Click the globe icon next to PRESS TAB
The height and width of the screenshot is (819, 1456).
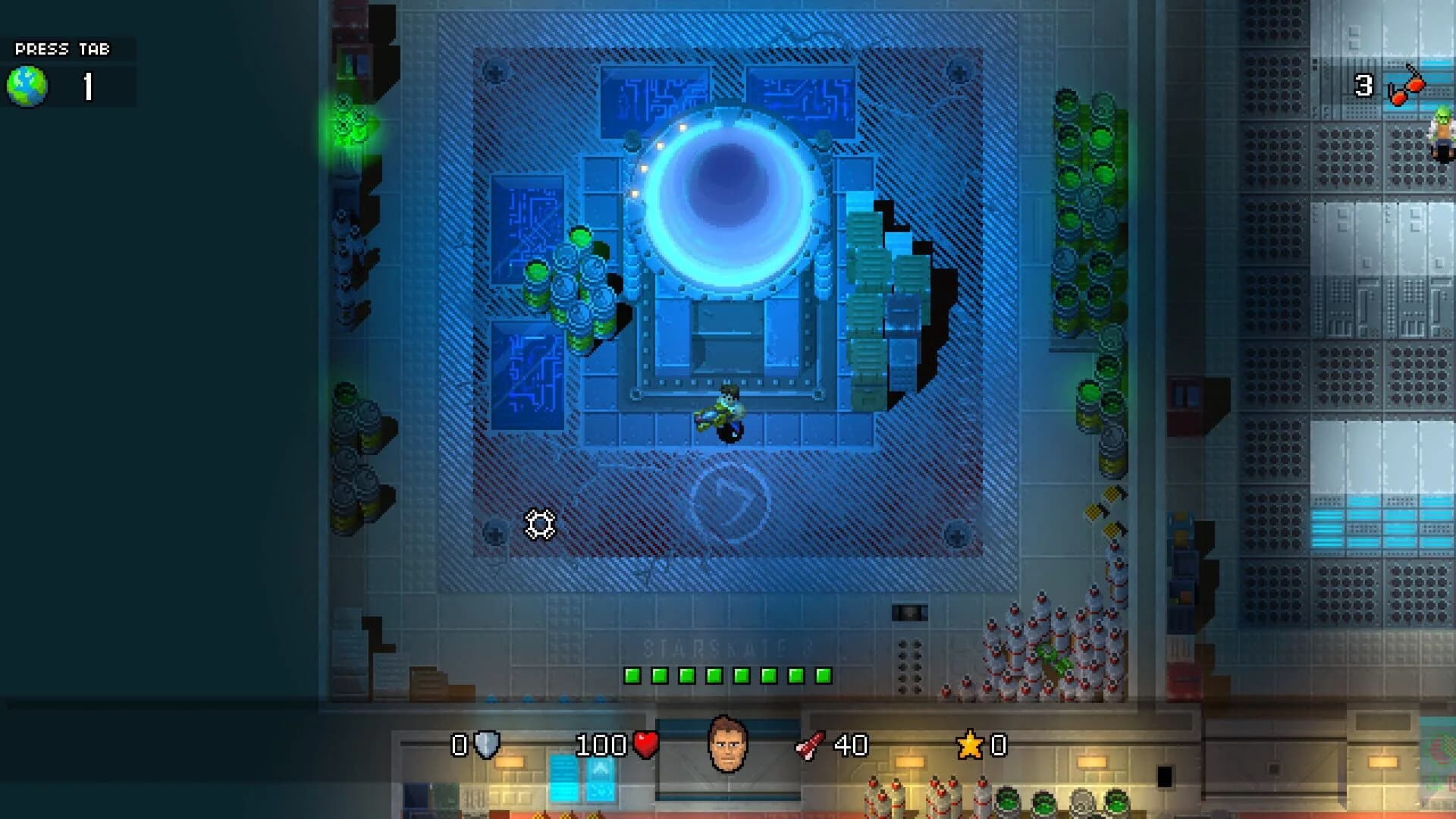27,85
